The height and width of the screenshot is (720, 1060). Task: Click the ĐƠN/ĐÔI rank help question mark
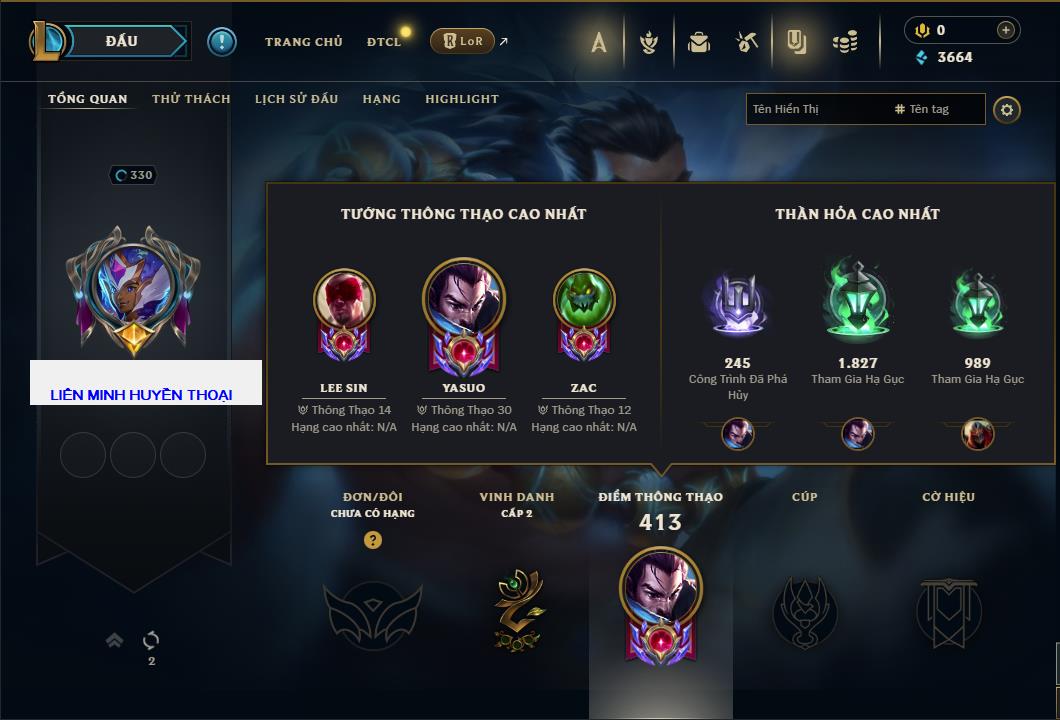tap(373, 540)
